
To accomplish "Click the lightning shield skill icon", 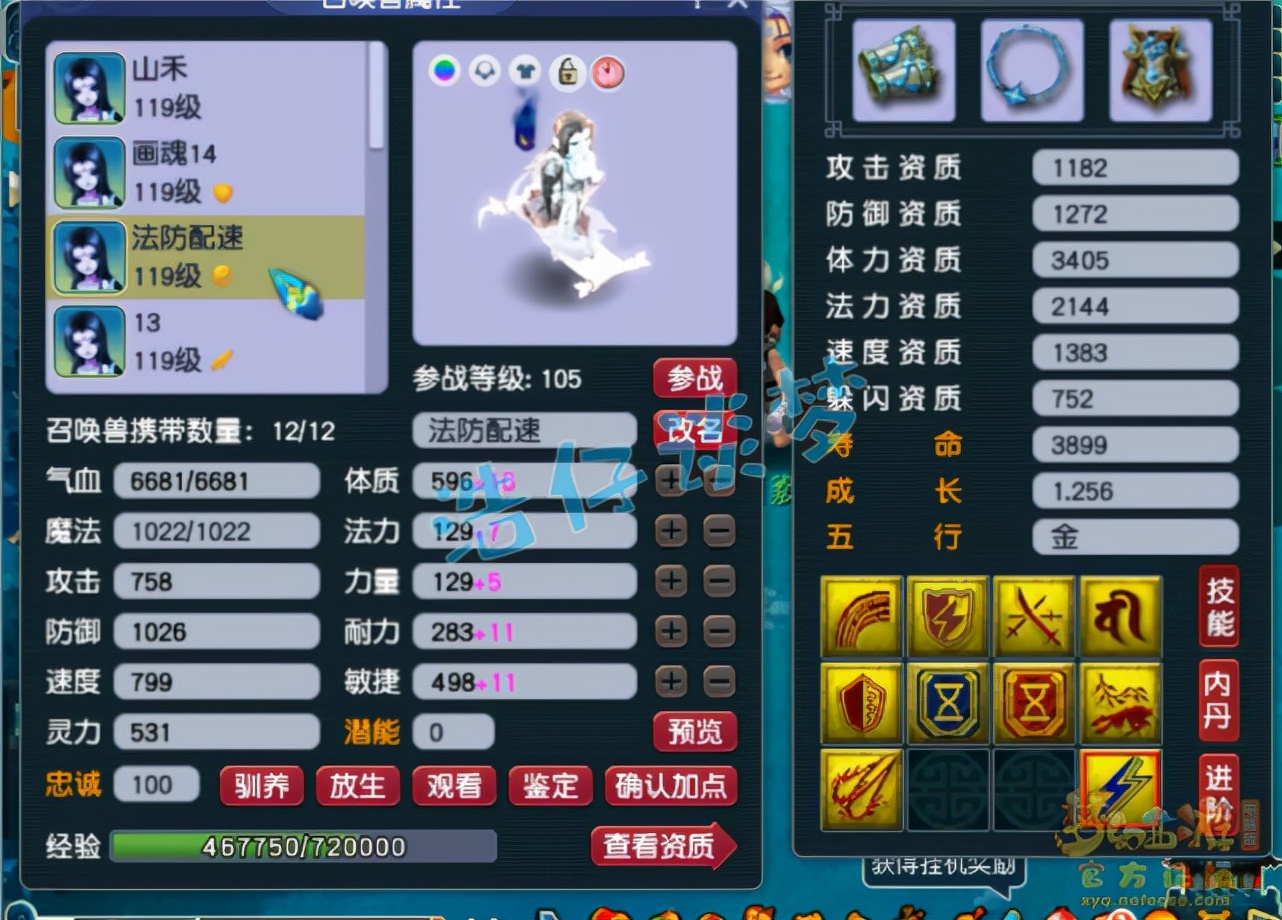I will 947,617.
